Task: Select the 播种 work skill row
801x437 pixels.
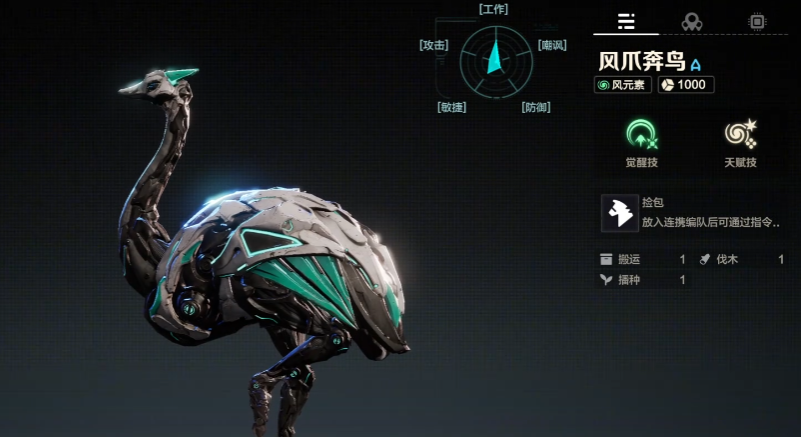Action: [642, 280]
